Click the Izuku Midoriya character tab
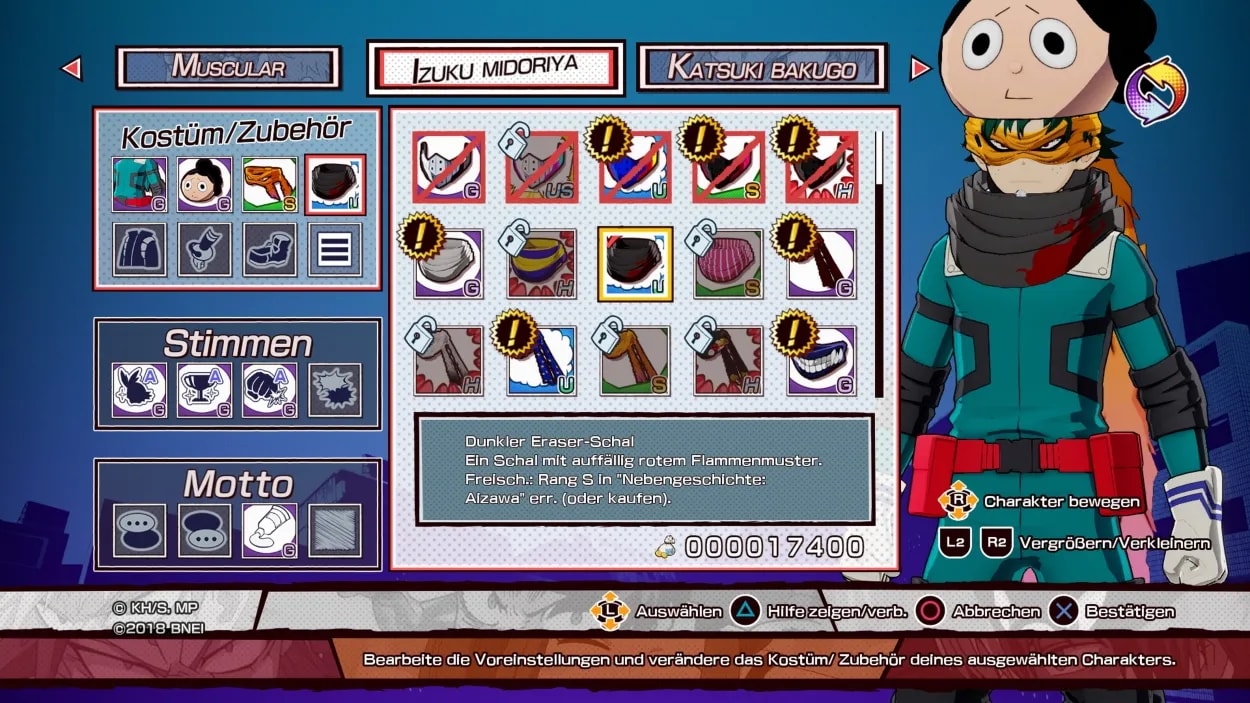Screen dimensions: 1250x703 [x=496, y=68]
